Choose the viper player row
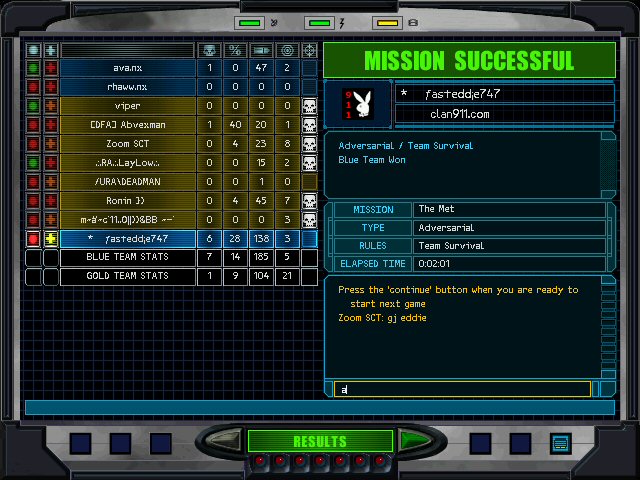The width and height of the screenshot is (640, 480). [127, 106]
